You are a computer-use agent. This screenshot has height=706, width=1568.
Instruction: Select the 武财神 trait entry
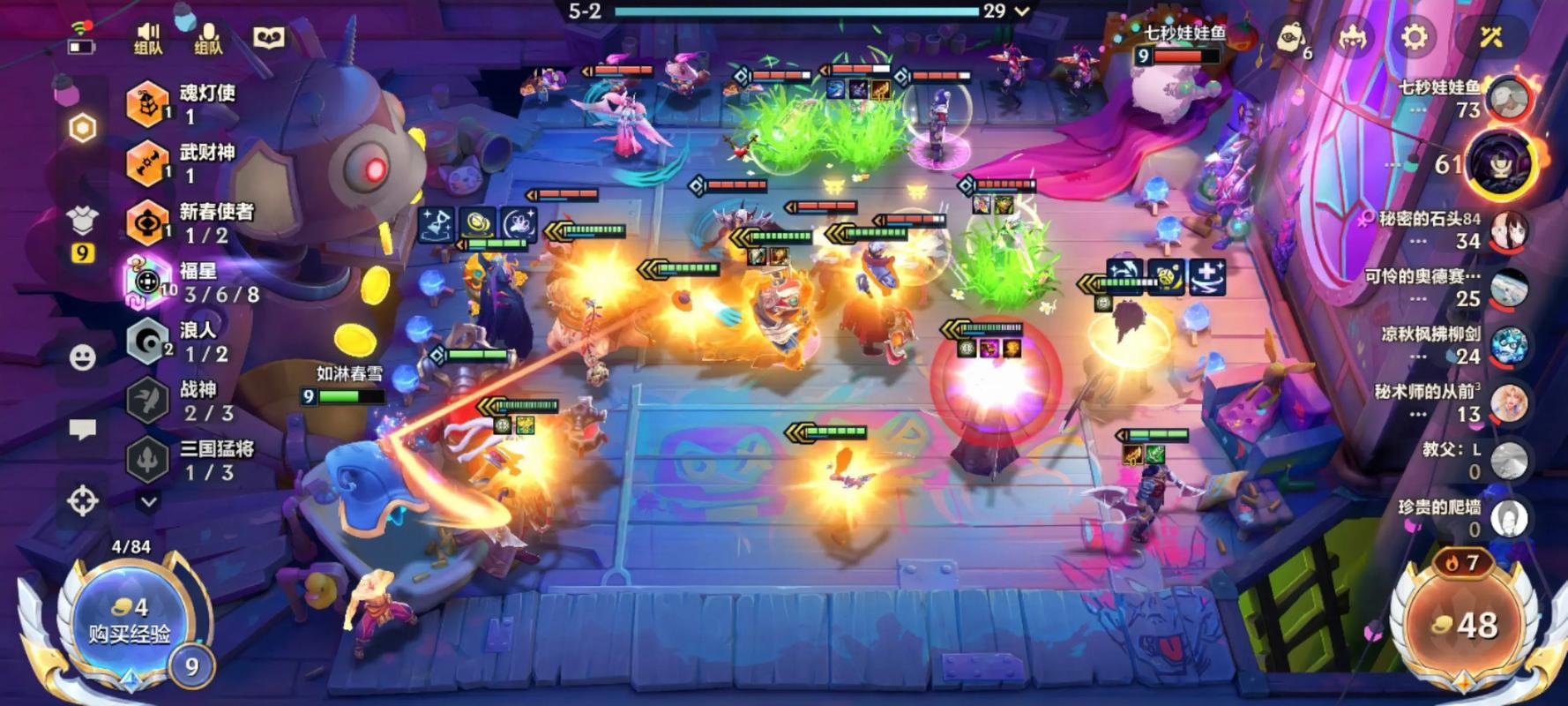click(183, 163)
